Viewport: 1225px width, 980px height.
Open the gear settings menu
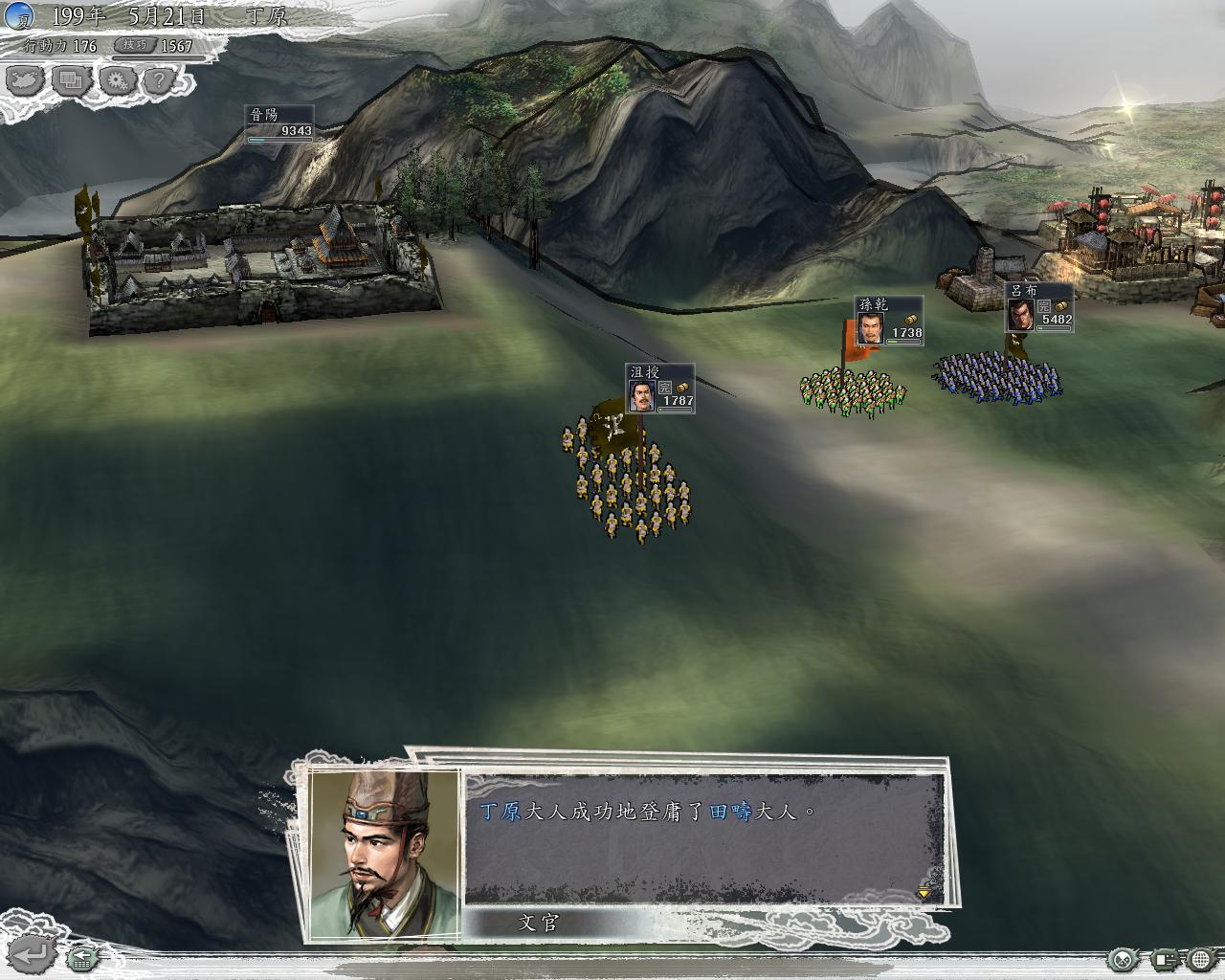[116, 80]
